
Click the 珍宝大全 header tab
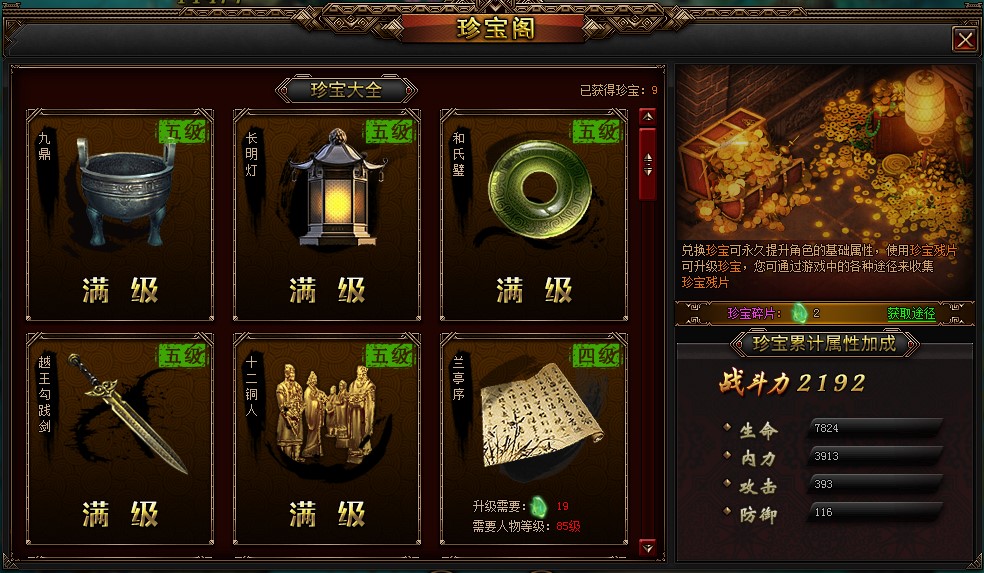[x=346, y=90]
